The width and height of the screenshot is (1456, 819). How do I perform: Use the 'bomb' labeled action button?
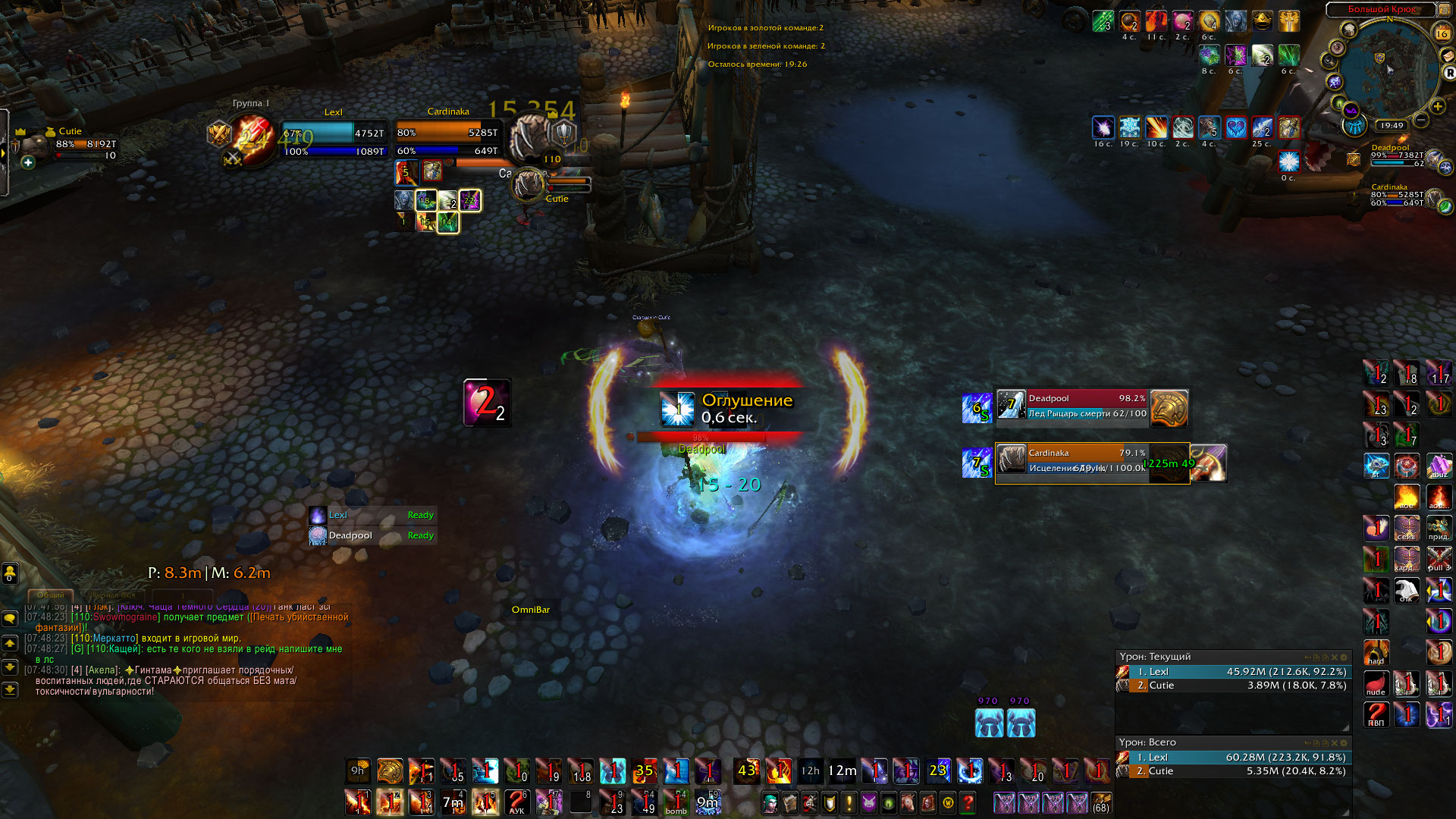676,802
